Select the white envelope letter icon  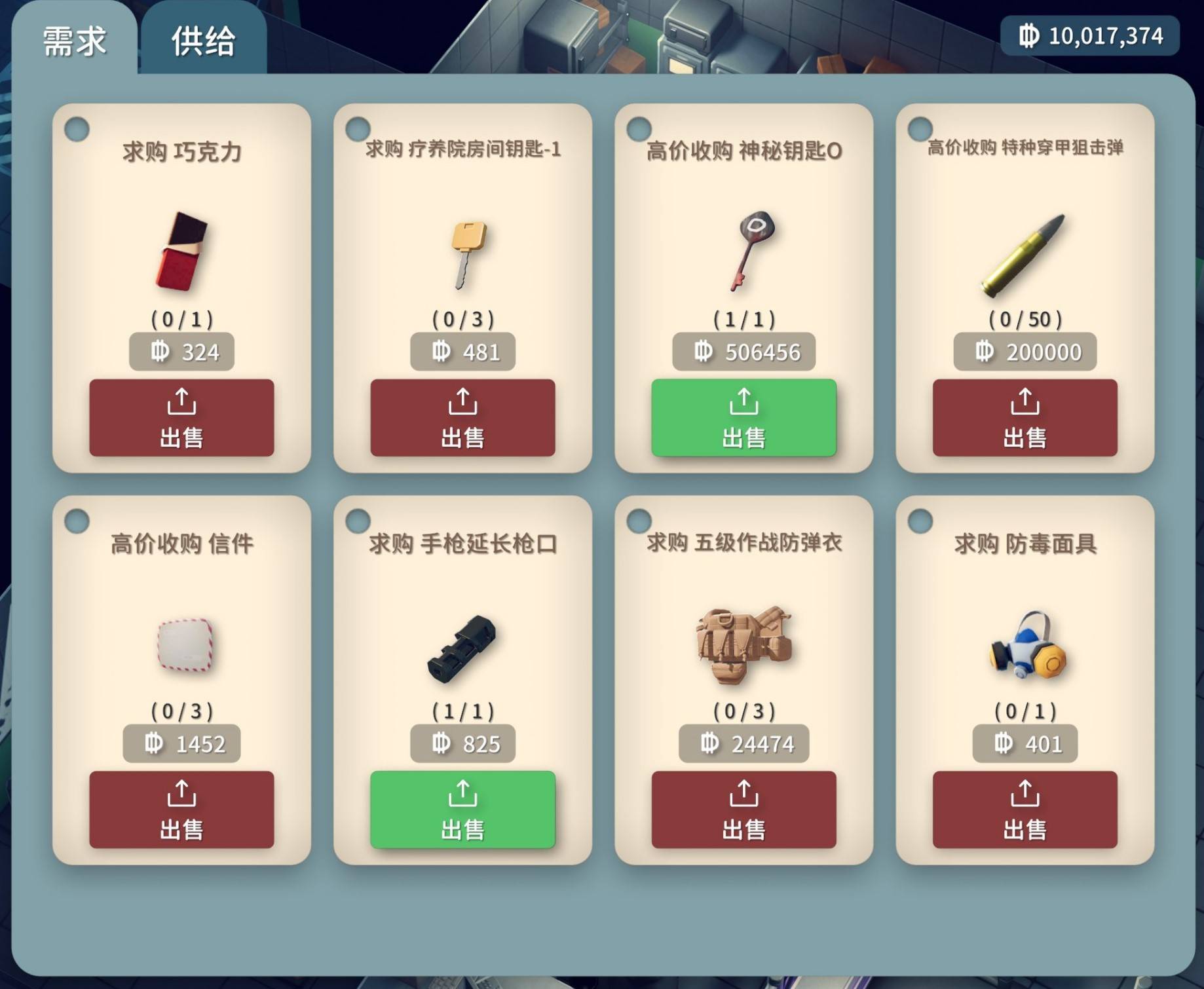click(x=185, y=644)
